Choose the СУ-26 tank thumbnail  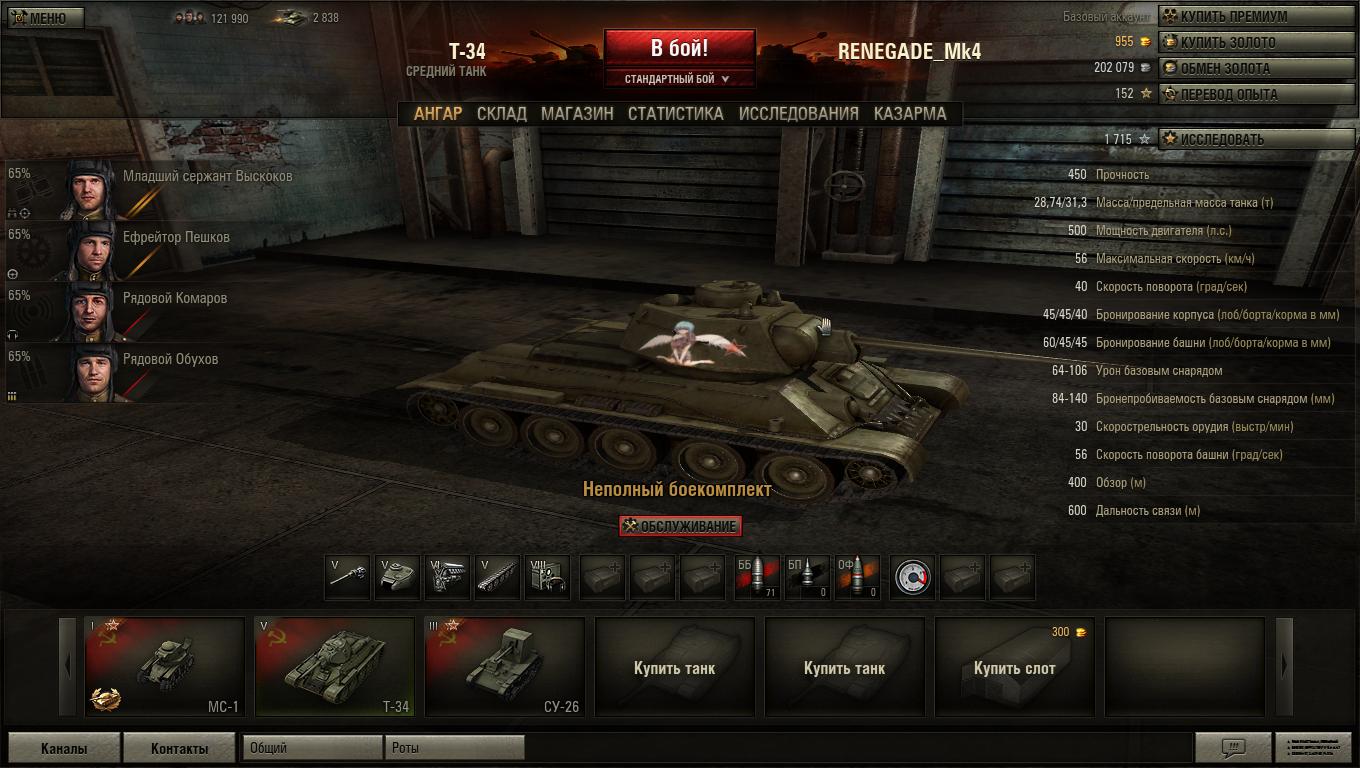coord(504,667)
